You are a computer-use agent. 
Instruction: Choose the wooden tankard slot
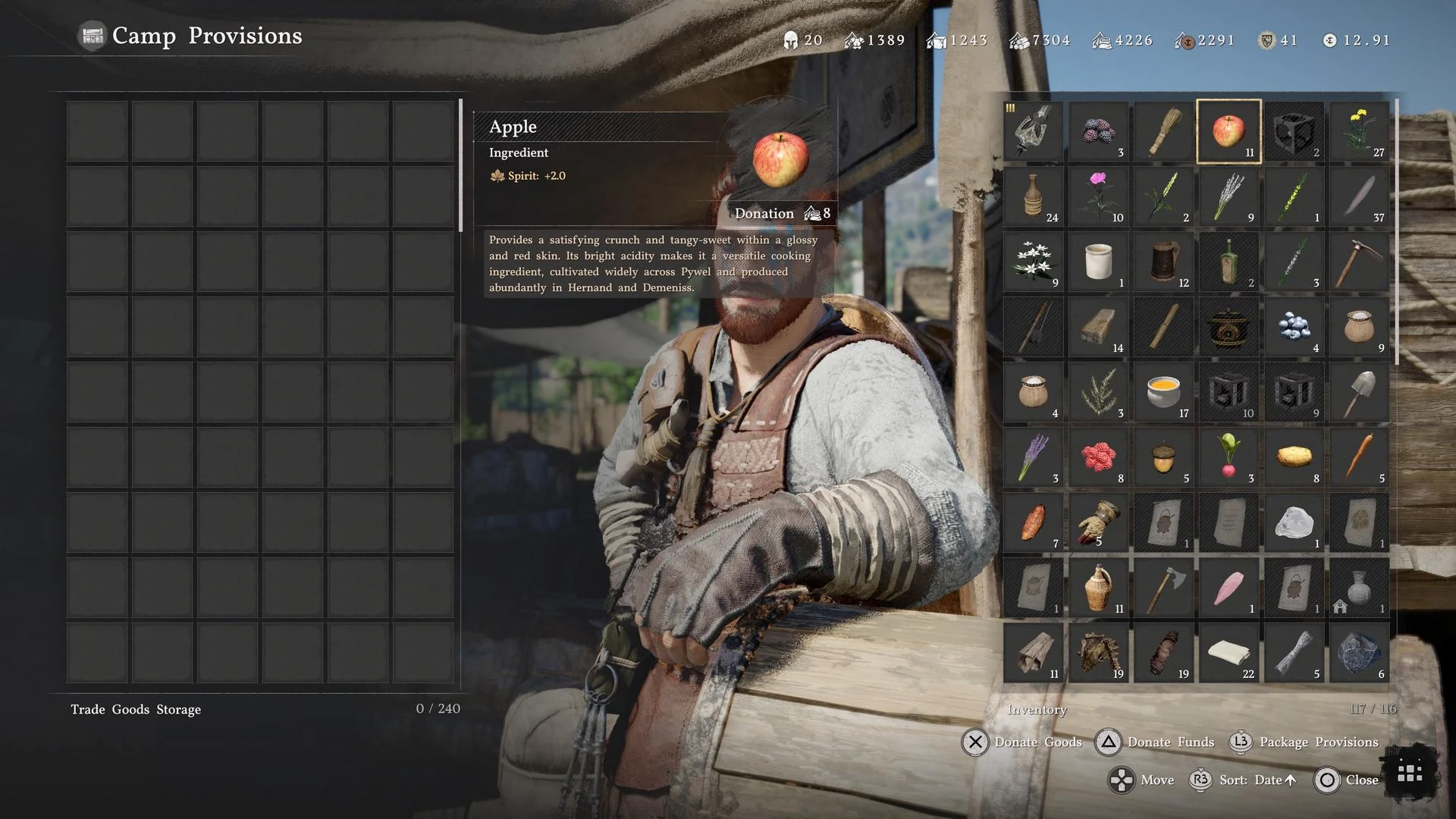1163,262
